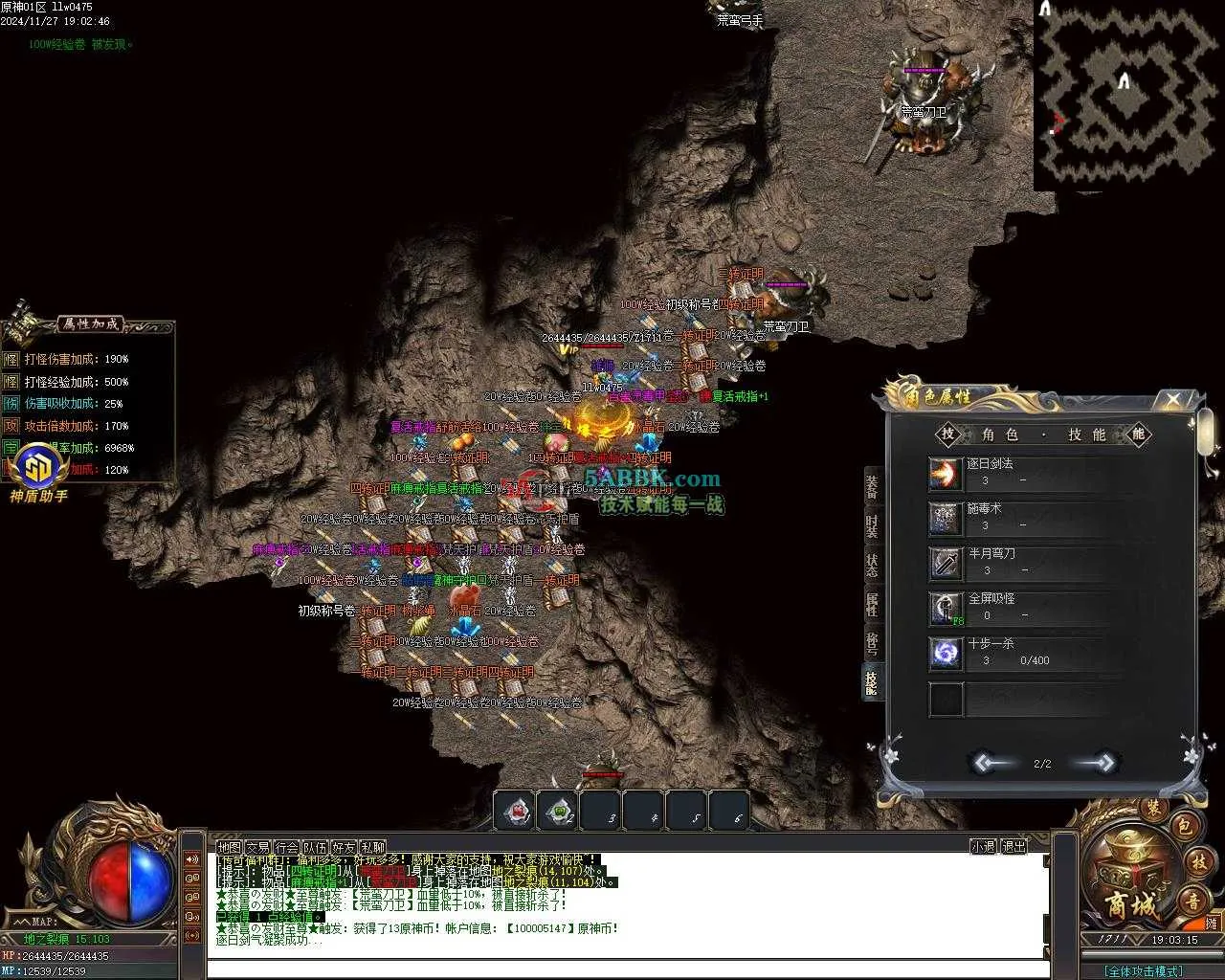Close the 角色属性 character panel
1225x980 pixels.
(x=1173, y=399)
